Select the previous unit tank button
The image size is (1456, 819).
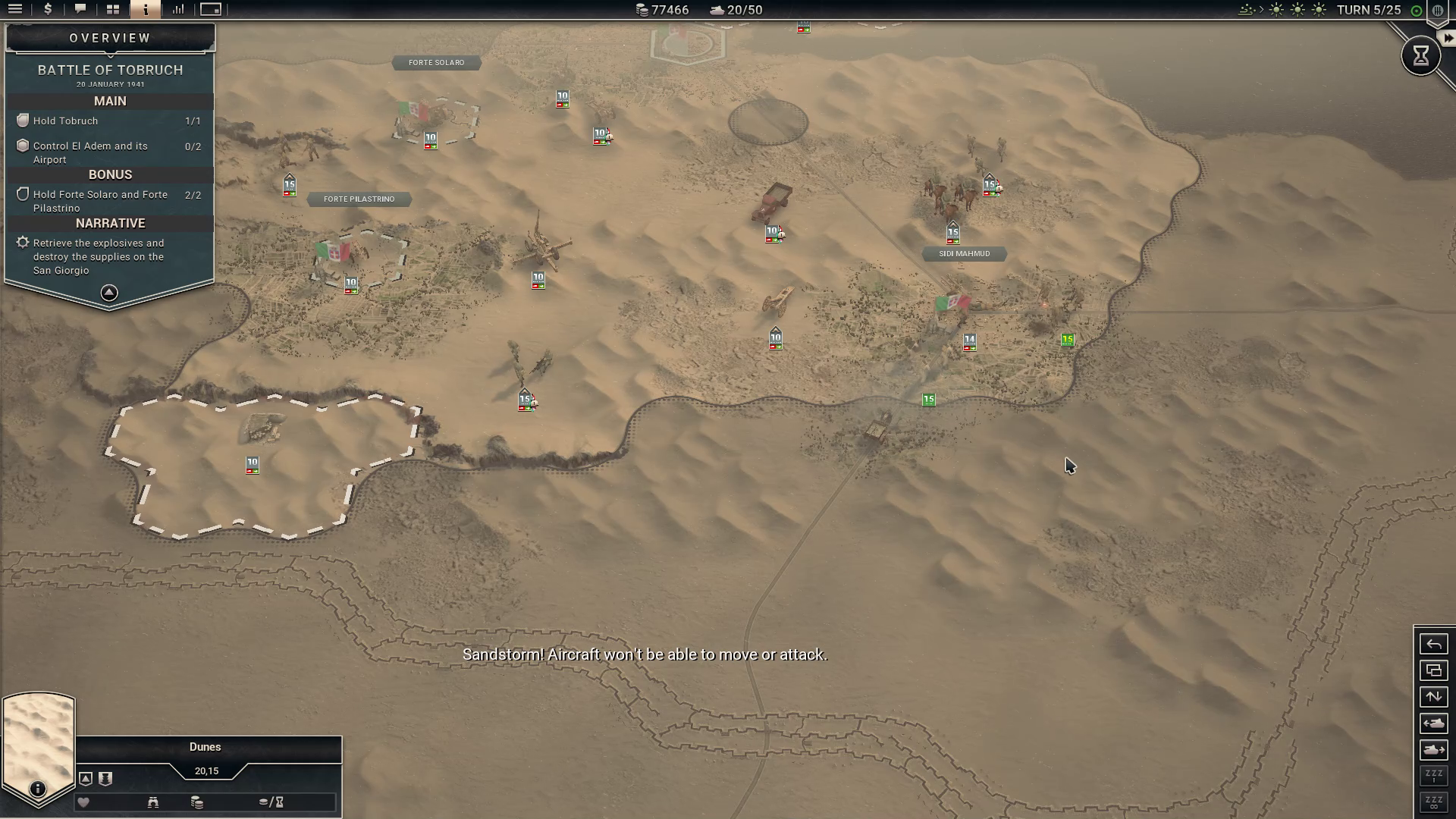(1433, 723)
